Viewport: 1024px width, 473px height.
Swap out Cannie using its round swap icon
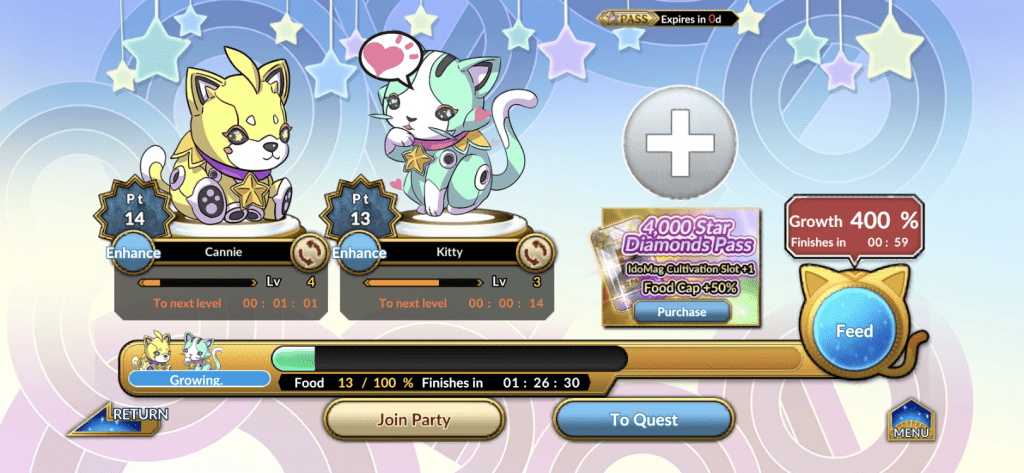(305, 251)
